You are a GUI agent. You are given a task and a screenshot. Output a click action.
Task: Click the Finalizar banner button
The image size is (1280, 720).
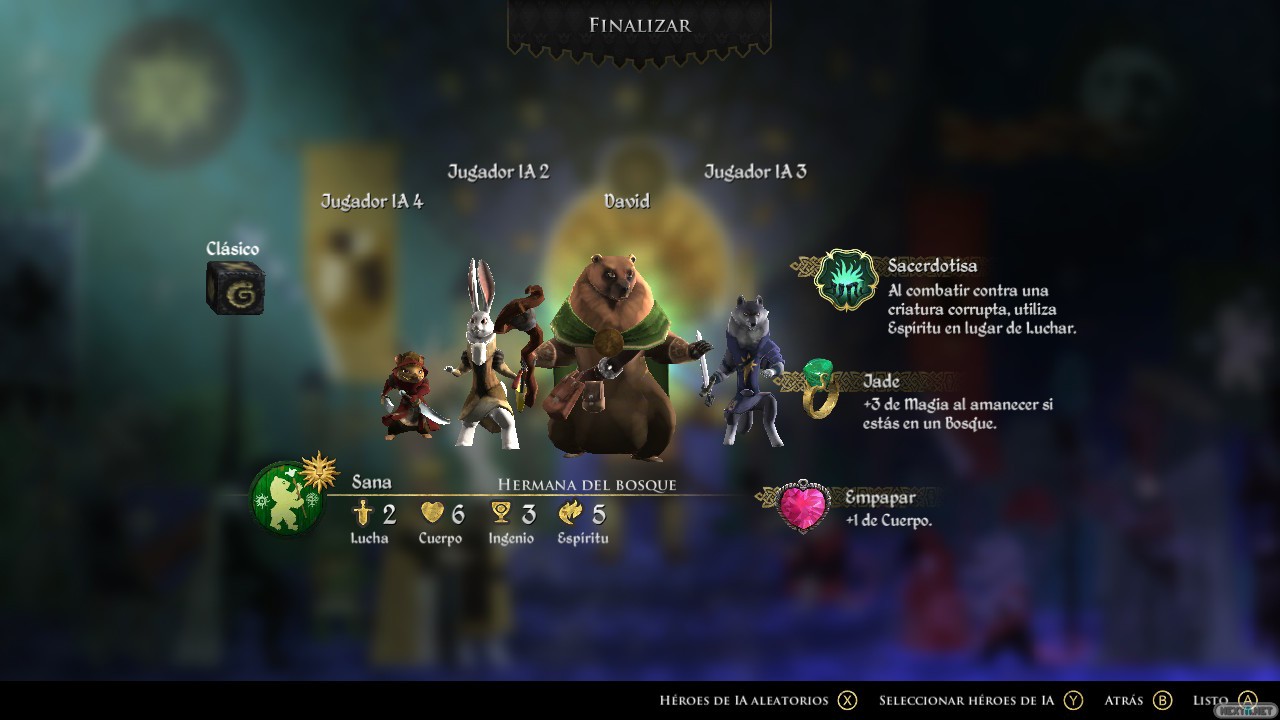click(639, 26)
